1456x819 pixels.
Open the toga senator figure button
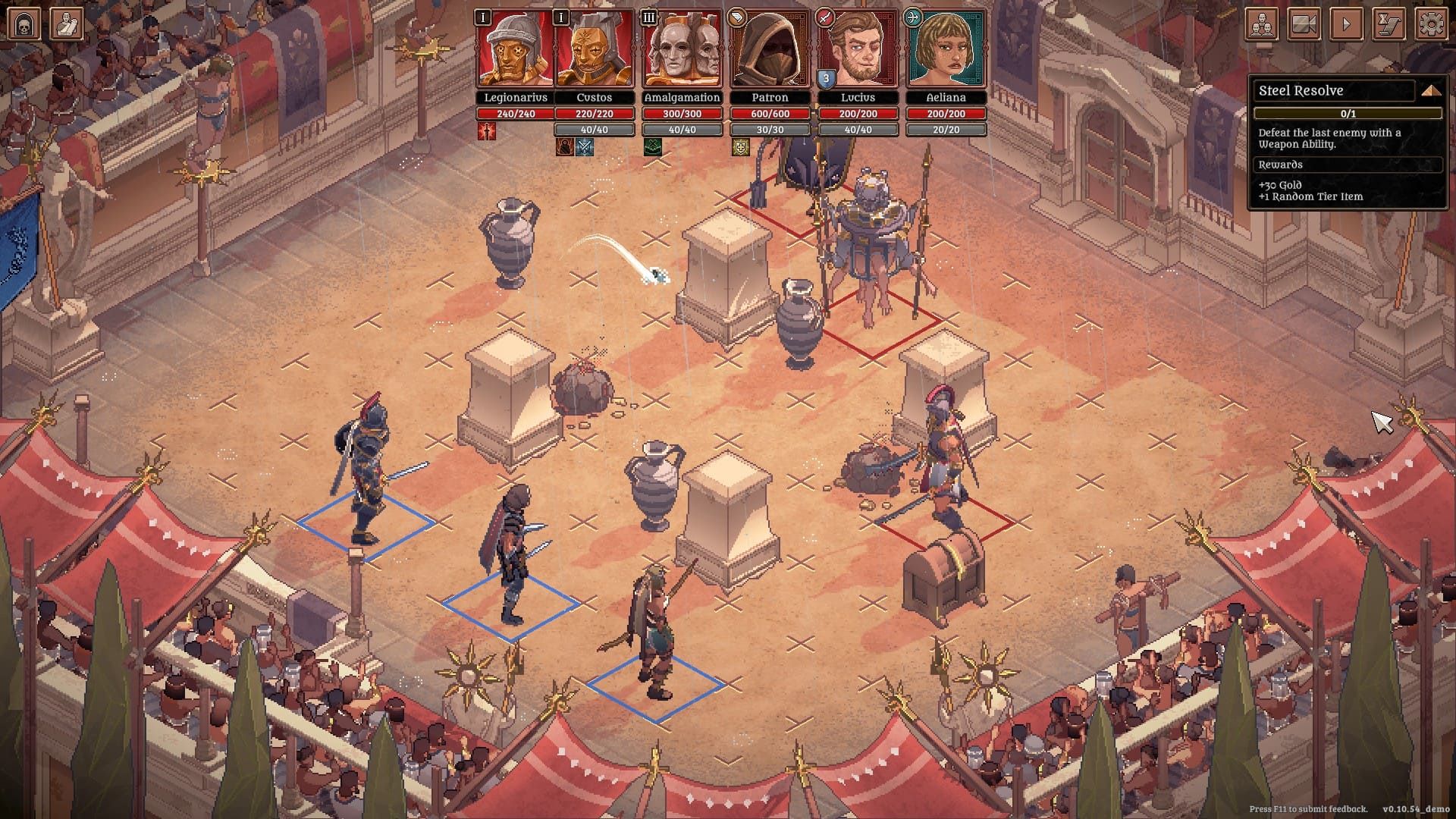[x=67, y=24]
